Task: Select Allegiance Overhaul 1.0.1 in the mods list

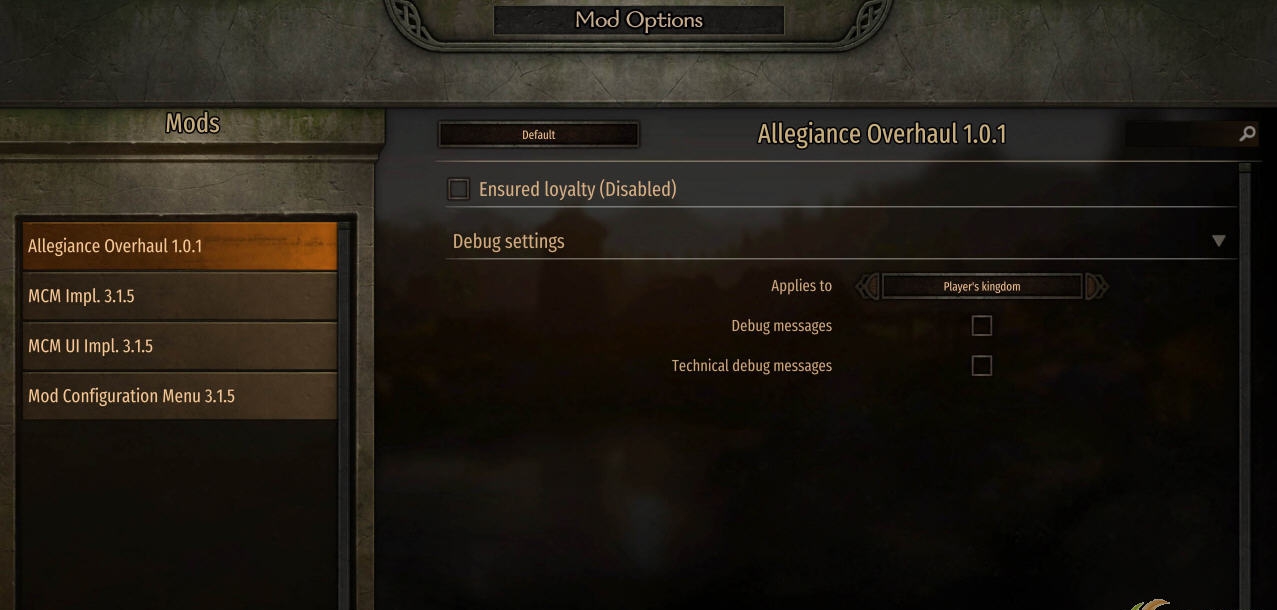Action: 180,246
